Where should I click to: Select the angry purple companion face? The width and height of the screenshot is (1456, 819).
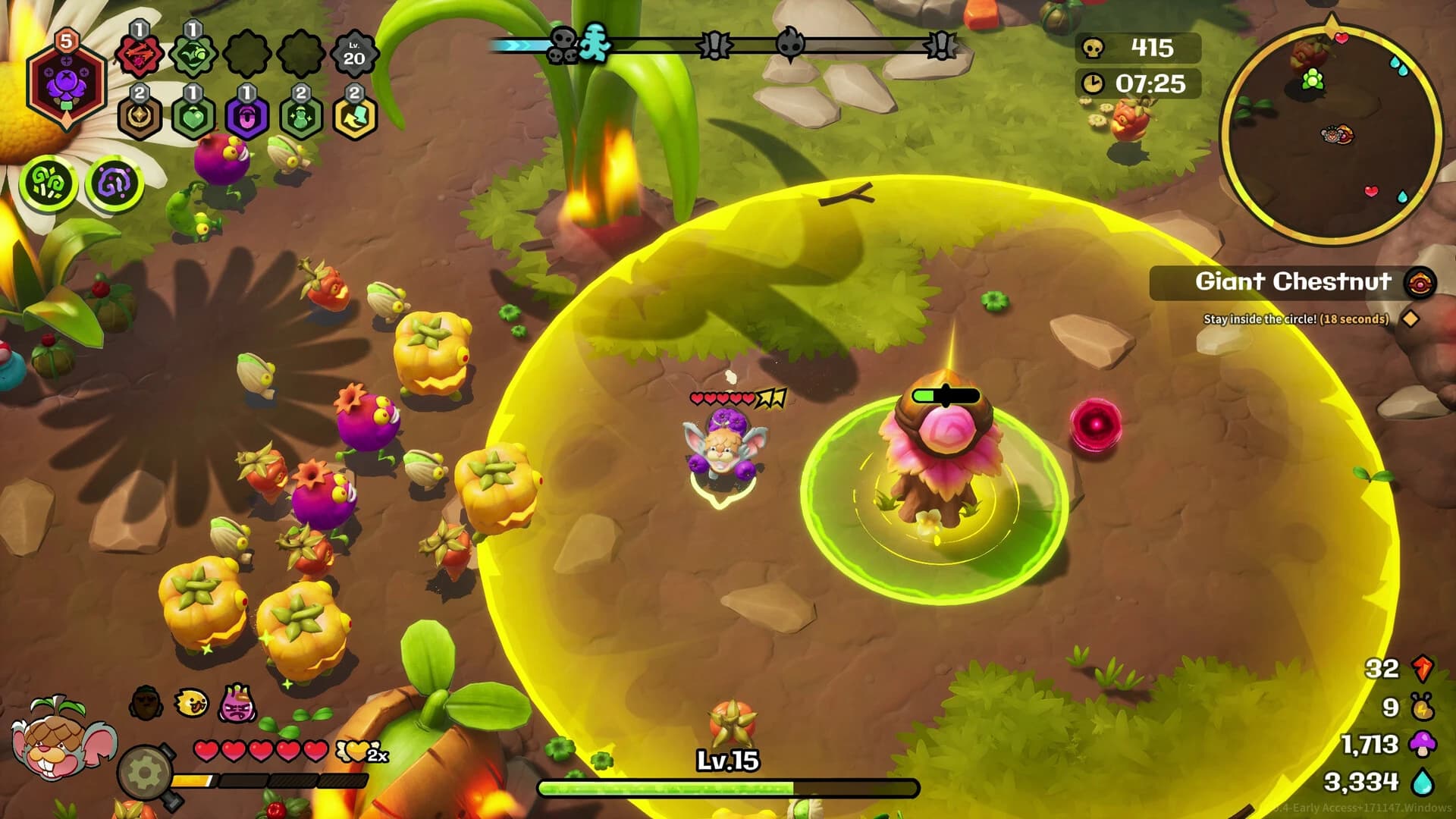238,704
